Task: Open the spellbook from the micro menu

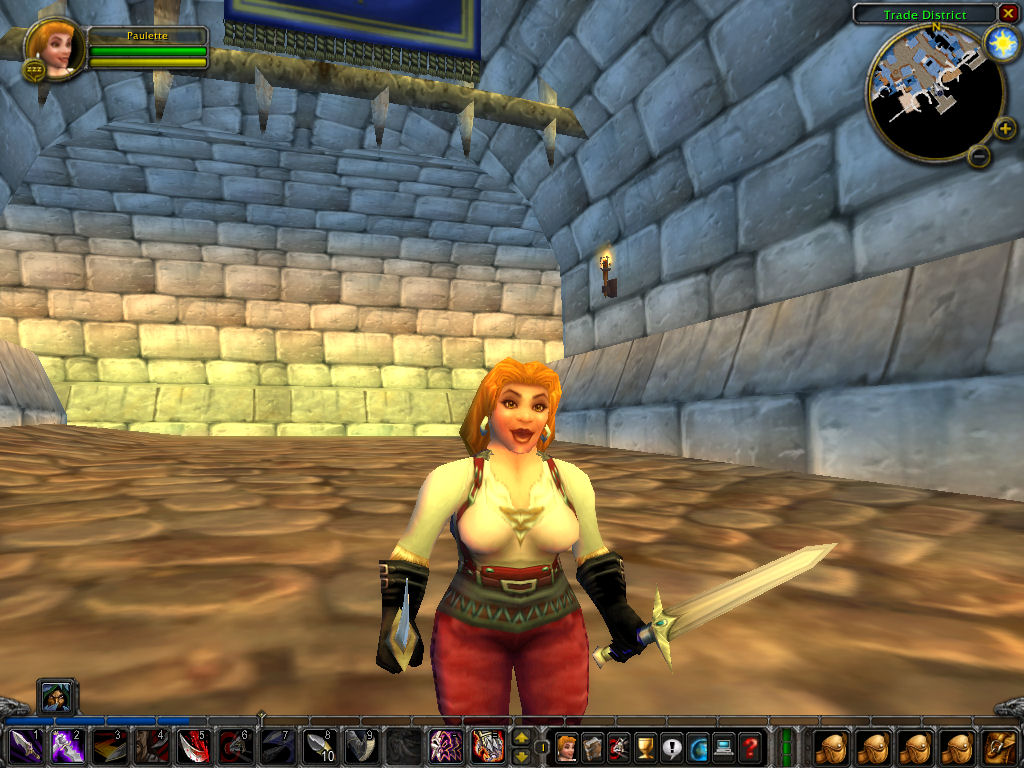Action: (x=593, y=746)
